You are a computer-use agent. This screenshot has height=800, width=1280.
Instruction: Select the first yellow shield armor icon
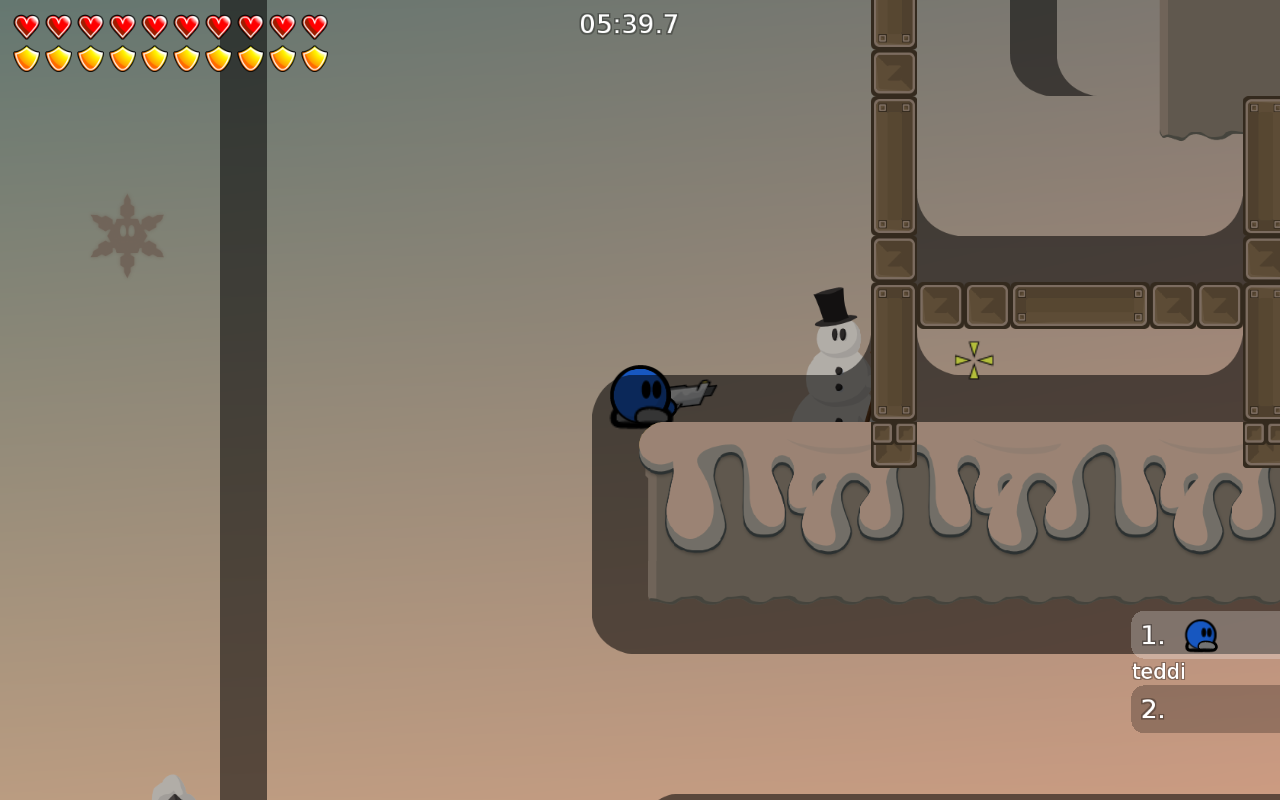point(27,57)
